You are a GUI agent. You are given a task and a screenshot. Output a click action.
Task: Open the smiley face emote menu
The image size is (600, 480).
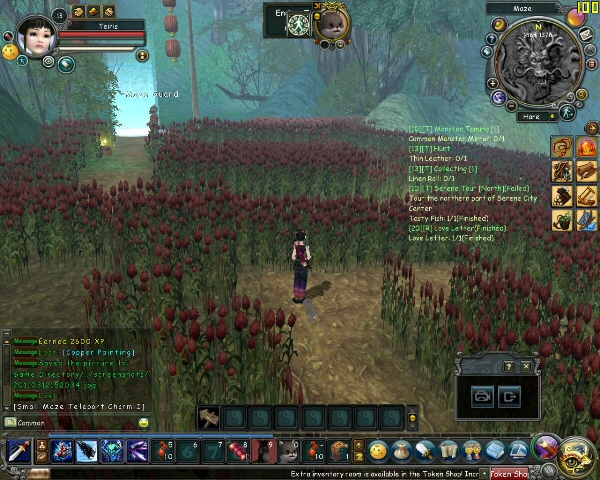click(378, 451)
